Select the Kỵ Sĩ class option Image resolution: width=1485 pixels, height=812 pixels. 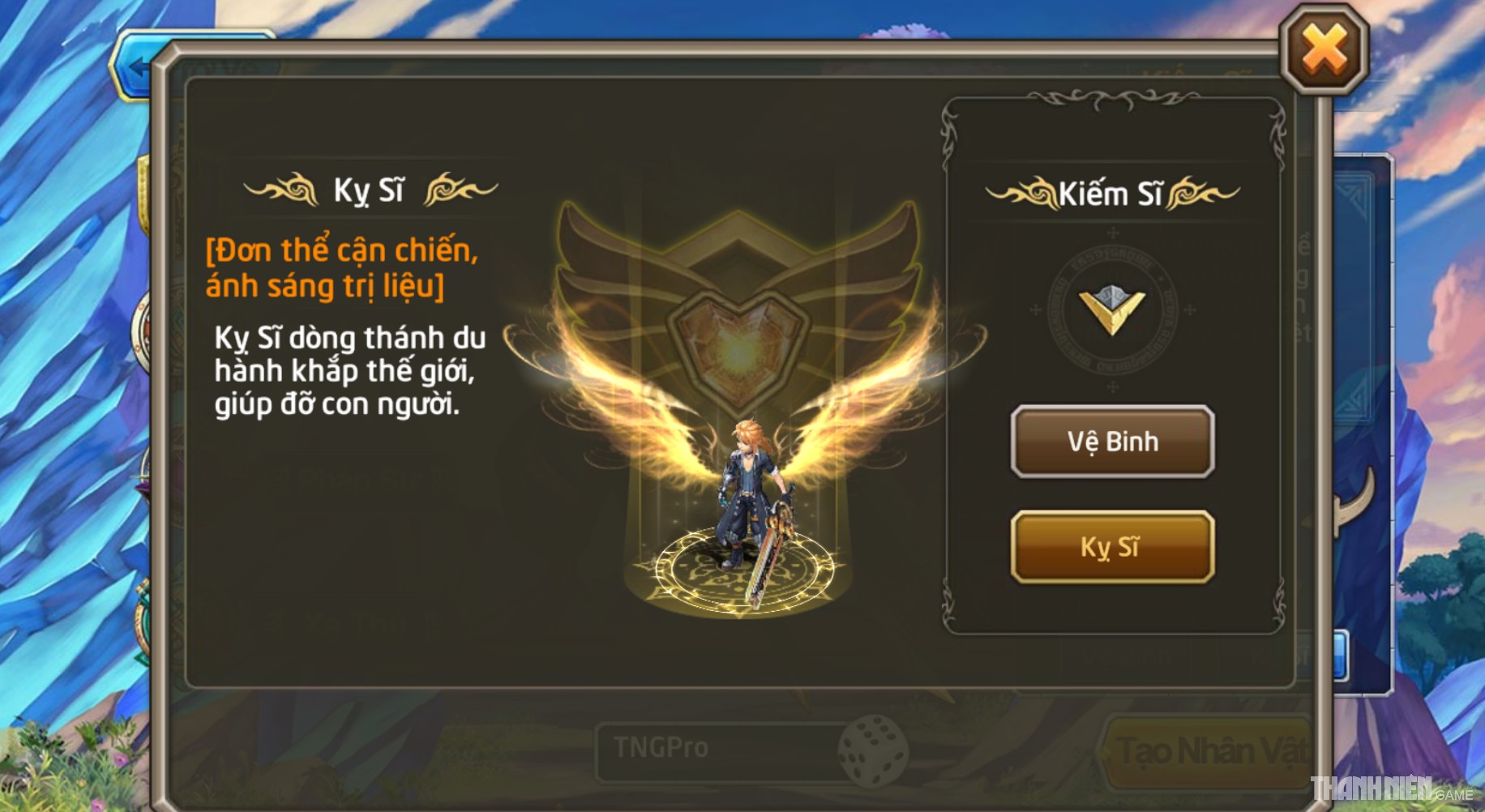(1111, 547)
